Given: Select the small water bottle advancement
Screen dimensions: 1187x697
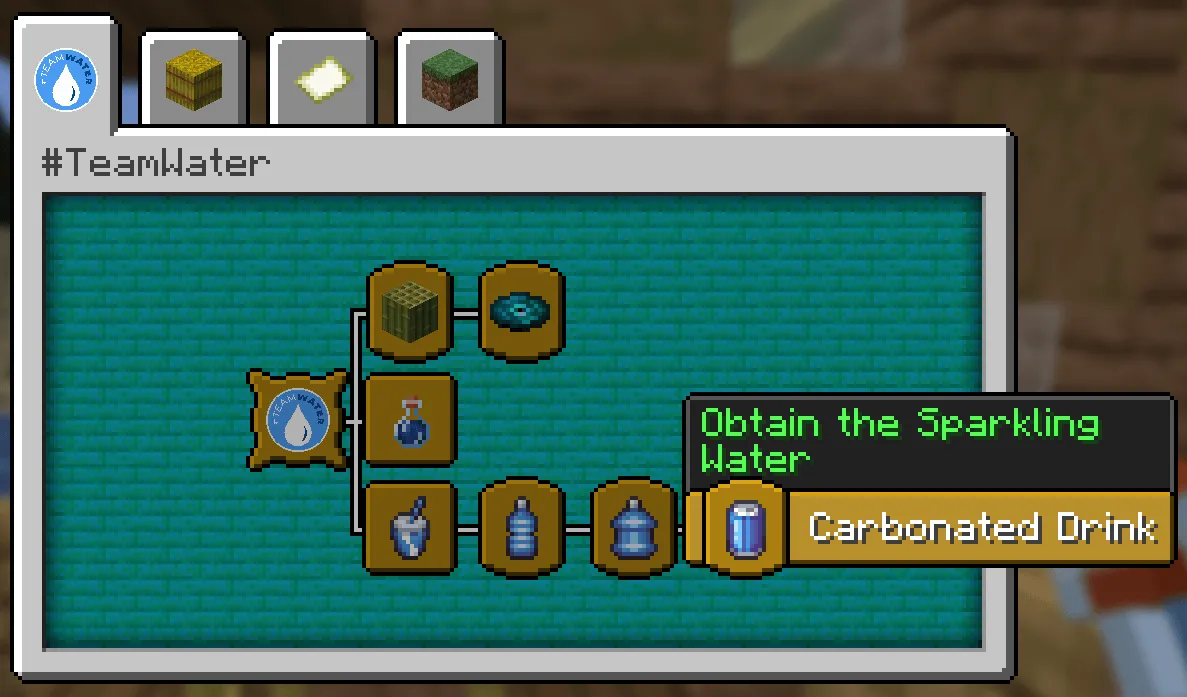Looking at the screenshot, I should [521, 528].
